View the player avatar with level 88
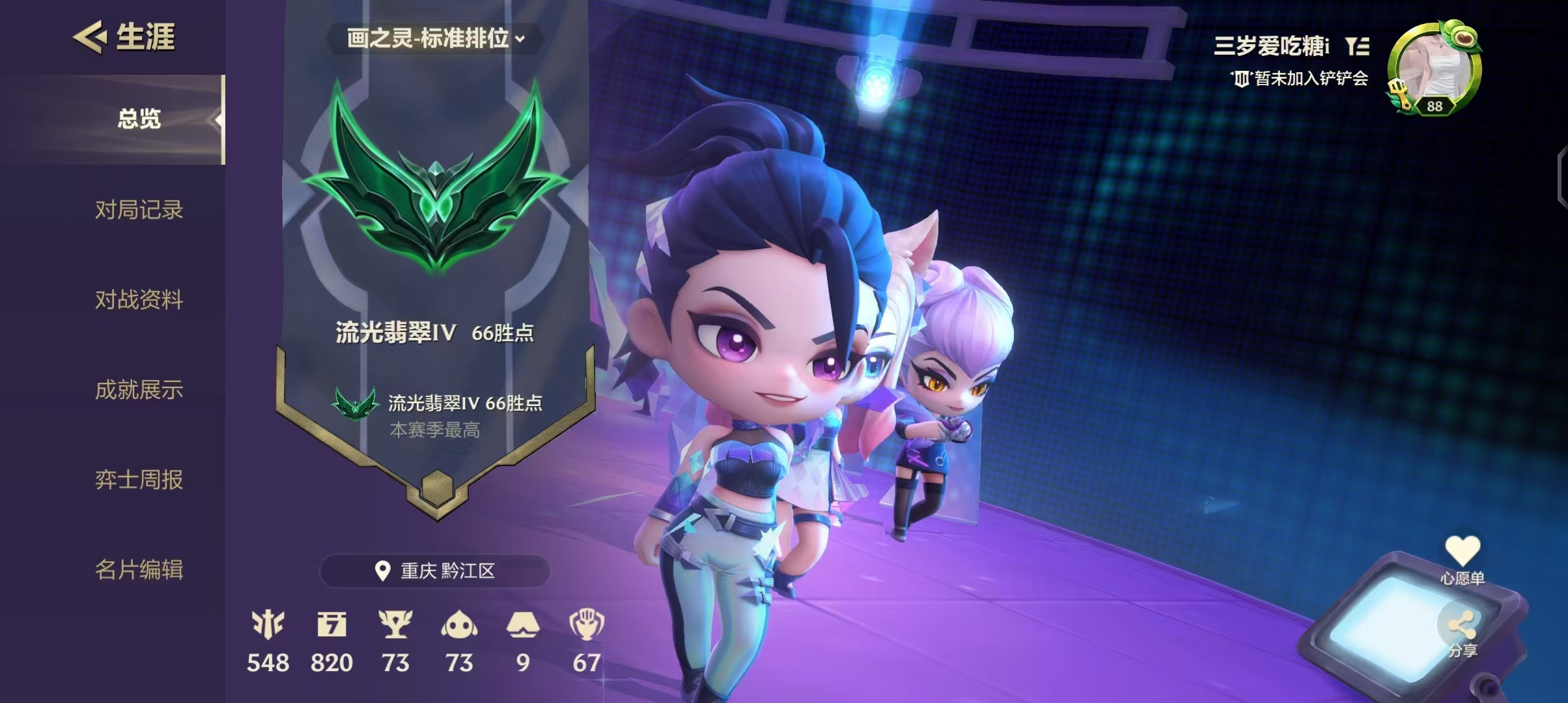The image size is (1568, 703). [1435, 70]
